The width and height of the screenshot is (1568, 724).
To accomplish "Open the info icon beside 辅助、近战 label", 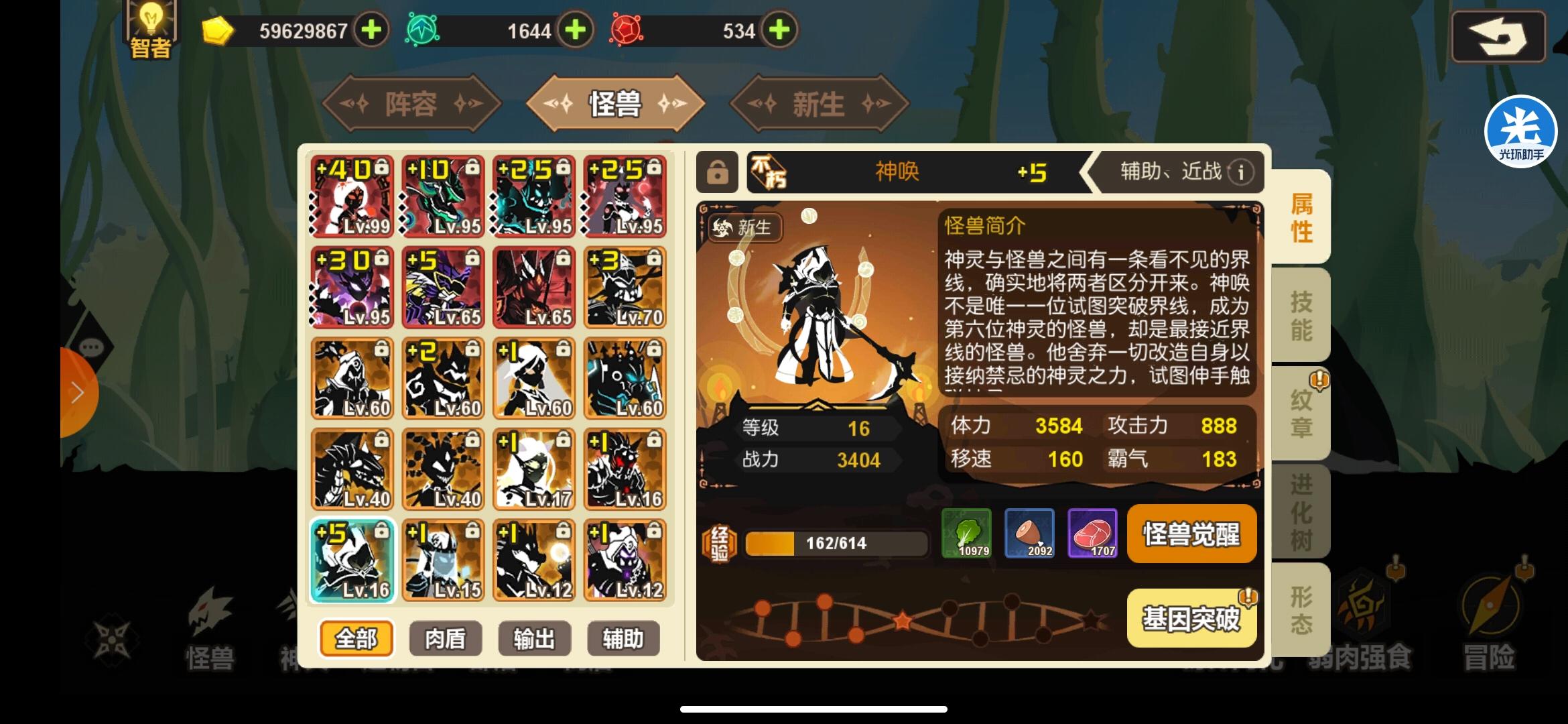I will [1243, 172].
